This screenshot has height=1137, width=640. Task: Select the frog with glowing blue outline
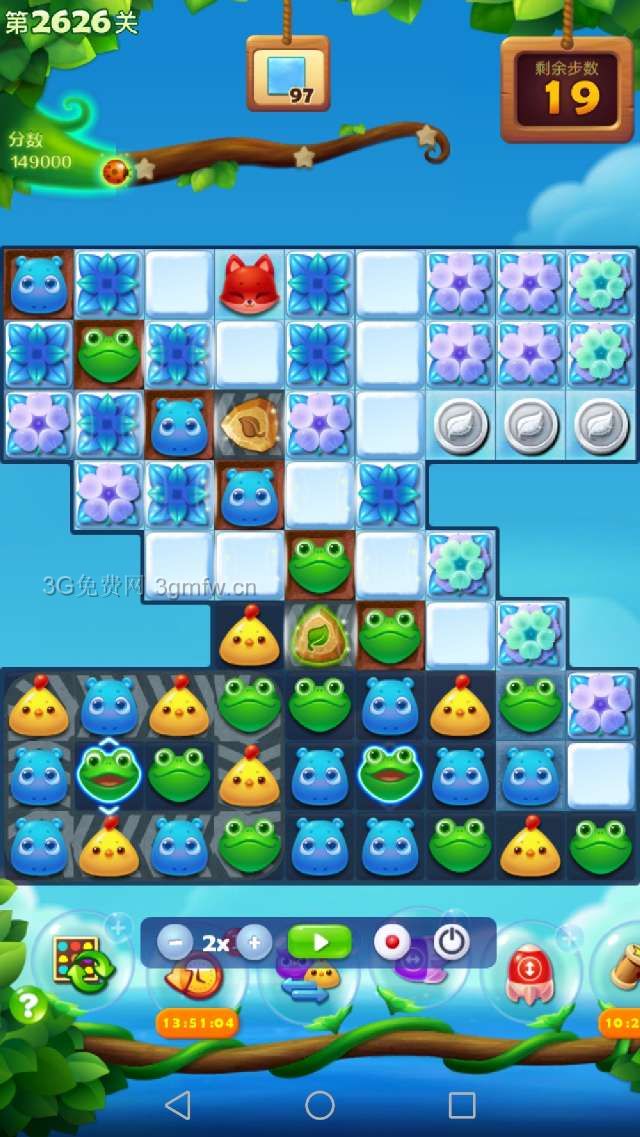tap(109, 775)
